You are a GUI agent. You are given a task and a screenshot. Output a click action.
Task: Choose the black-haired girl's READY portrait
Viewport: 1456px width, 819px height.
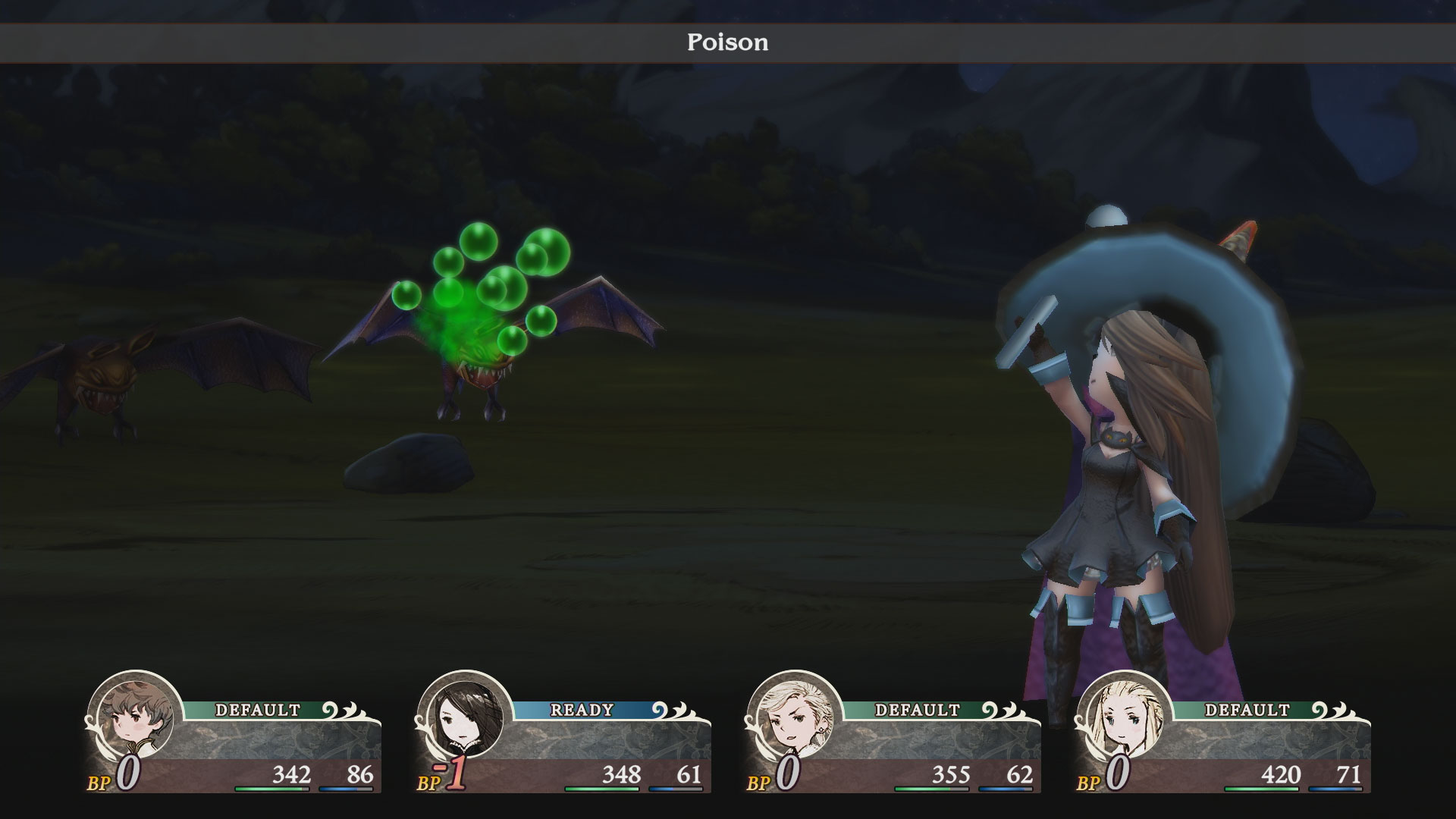pyautogui.click(x=464, y=717)
